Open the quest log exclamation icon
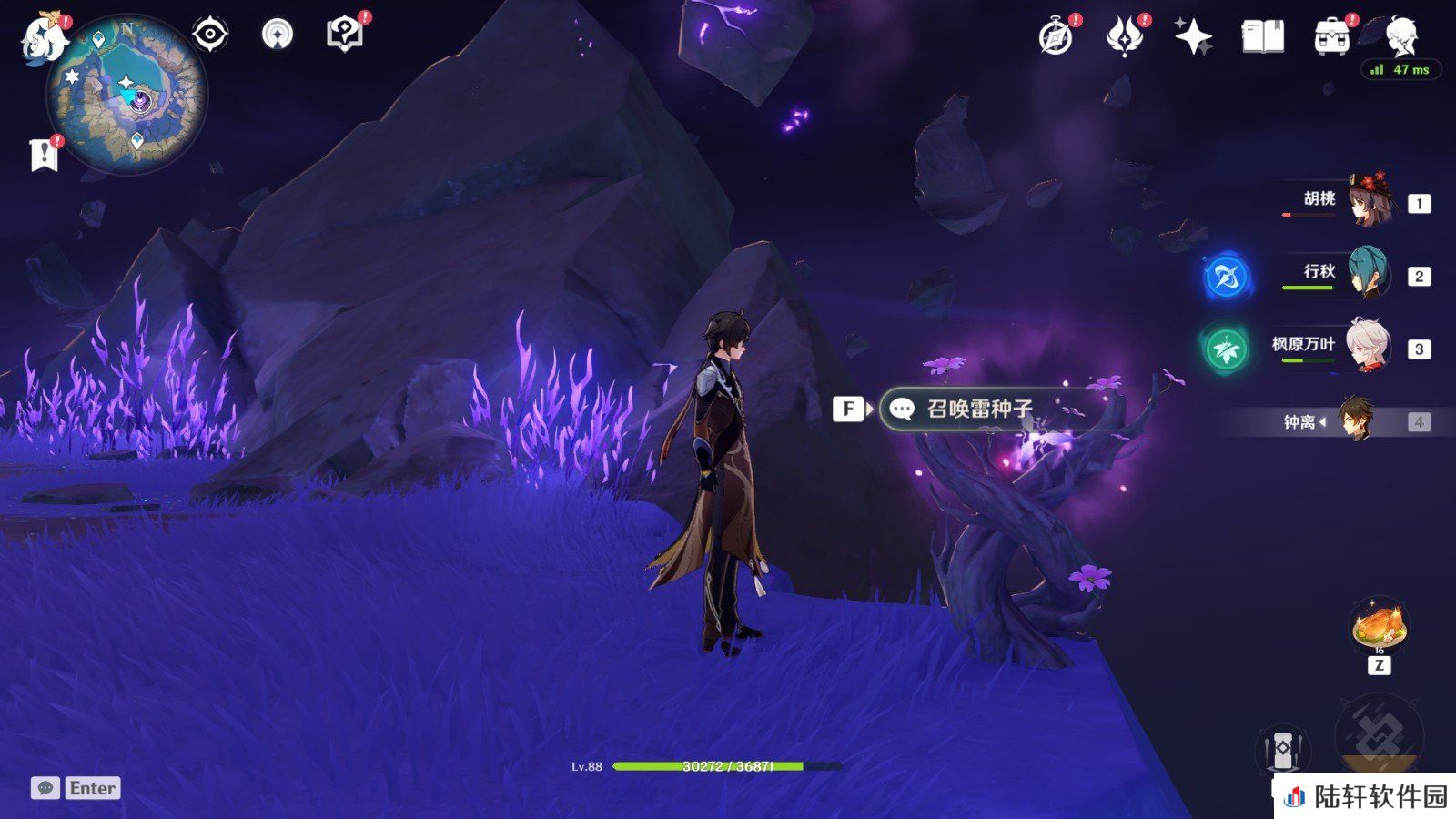The height and width of the screenshot is (819, 1456). (44, 155)
